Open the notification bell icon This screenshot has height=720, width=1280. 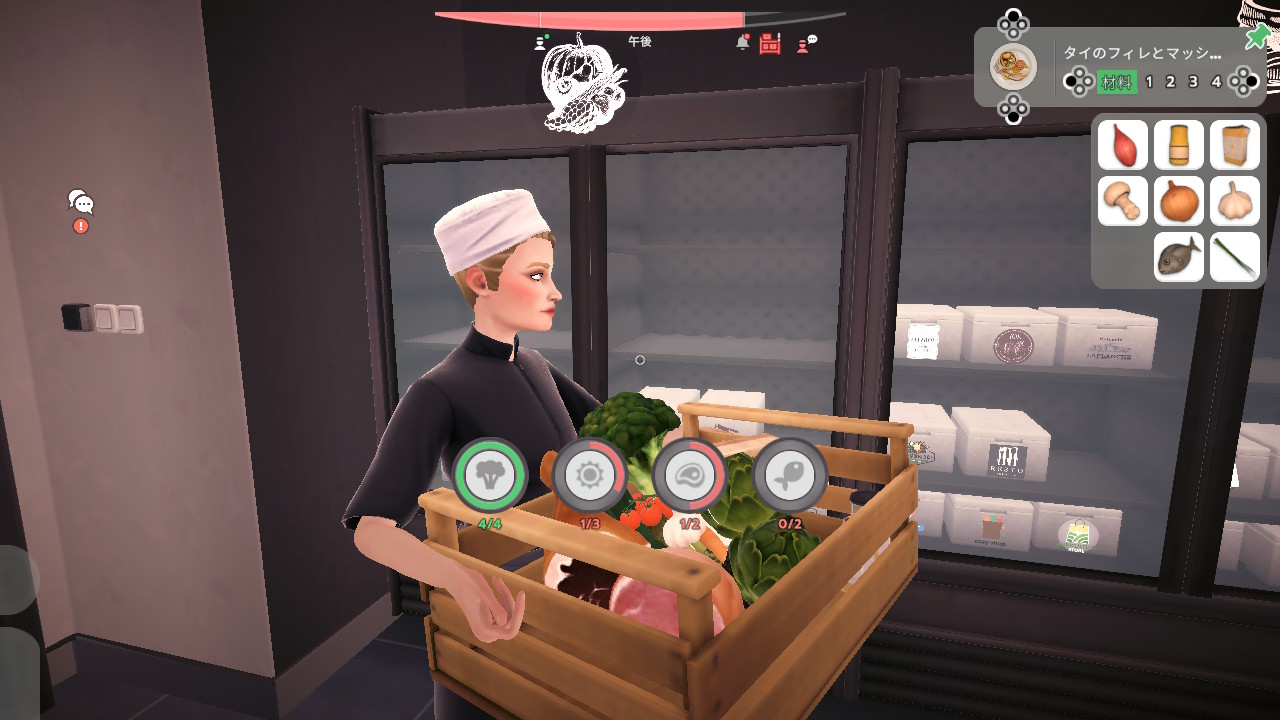pyautogui.click(x=742, y=42)
